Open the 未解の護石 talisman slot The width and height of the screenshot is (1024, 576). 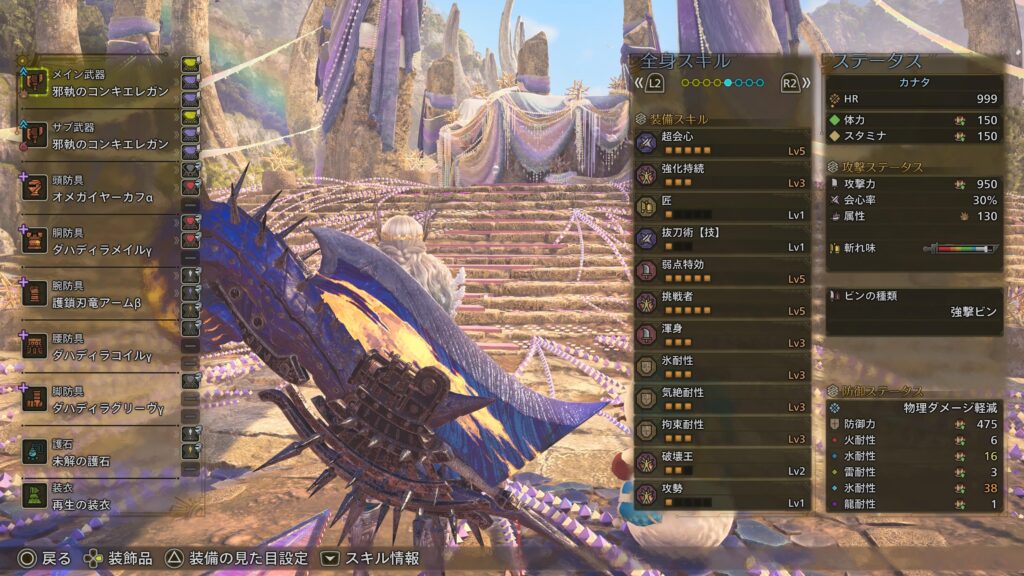pos(100,452)
